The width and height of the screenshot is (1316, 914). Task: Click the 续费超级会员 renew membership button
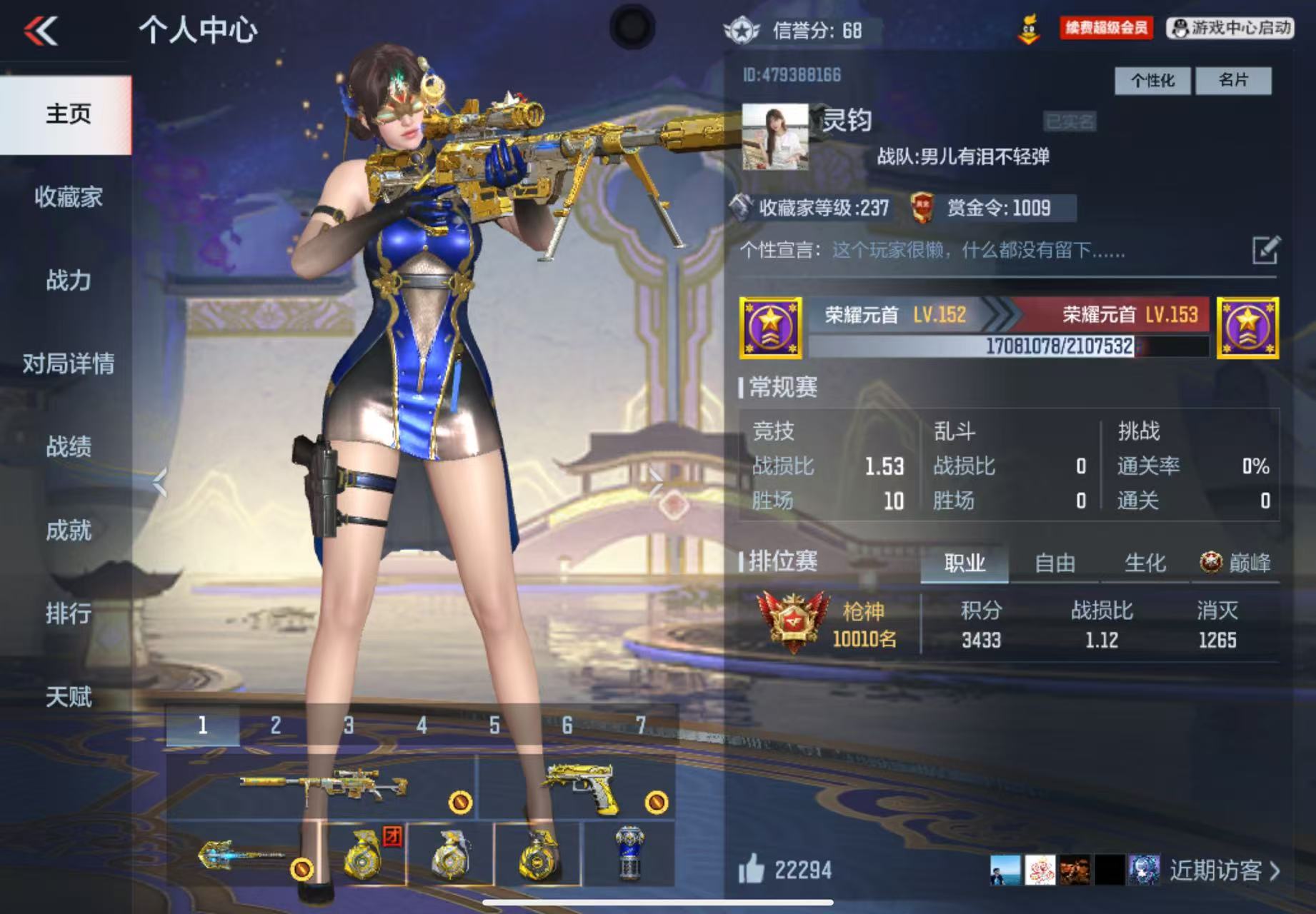tap(1106, 29)
